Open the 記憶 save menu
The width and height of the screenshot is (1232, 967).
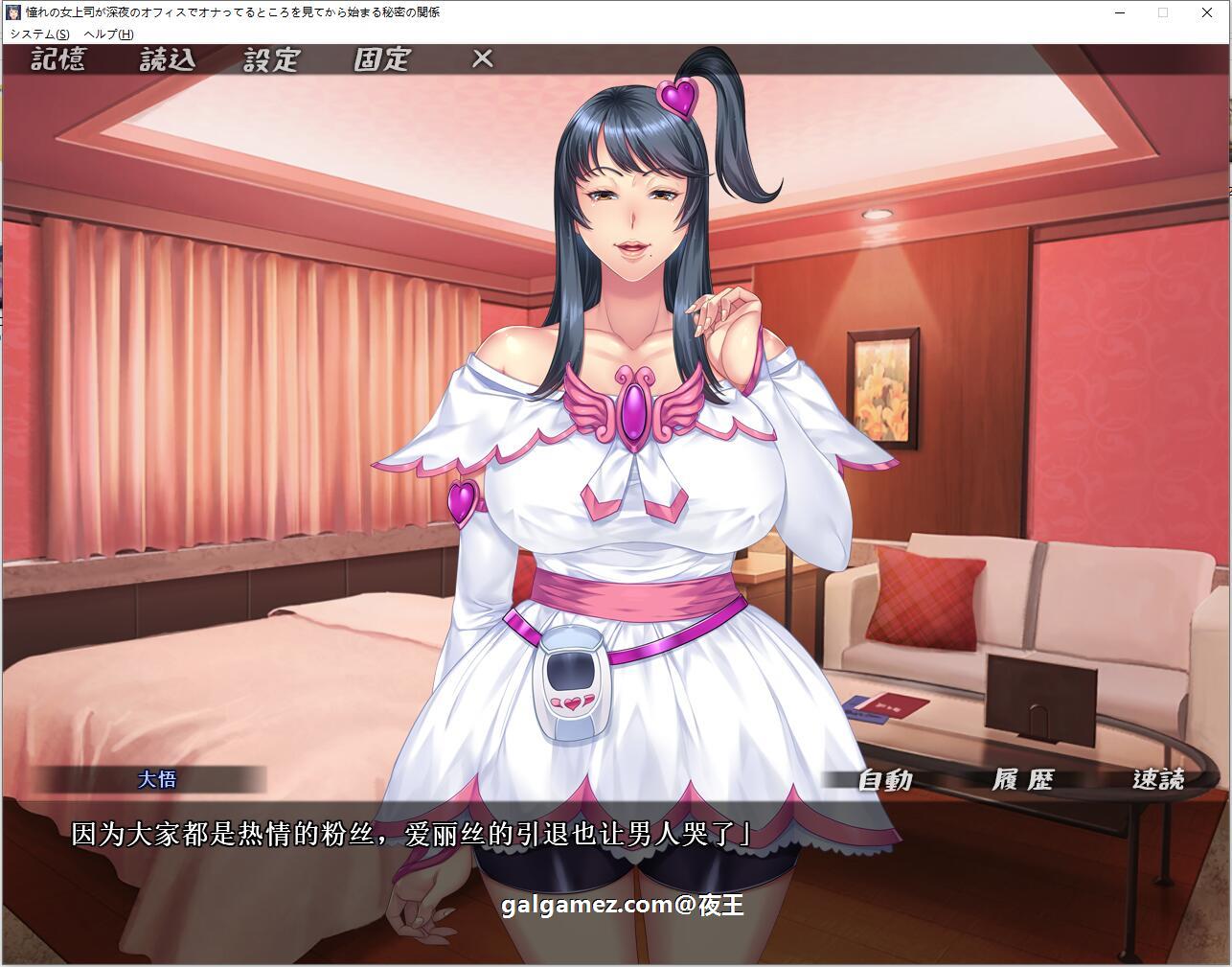pyautogui.click(x=57, y=59)
